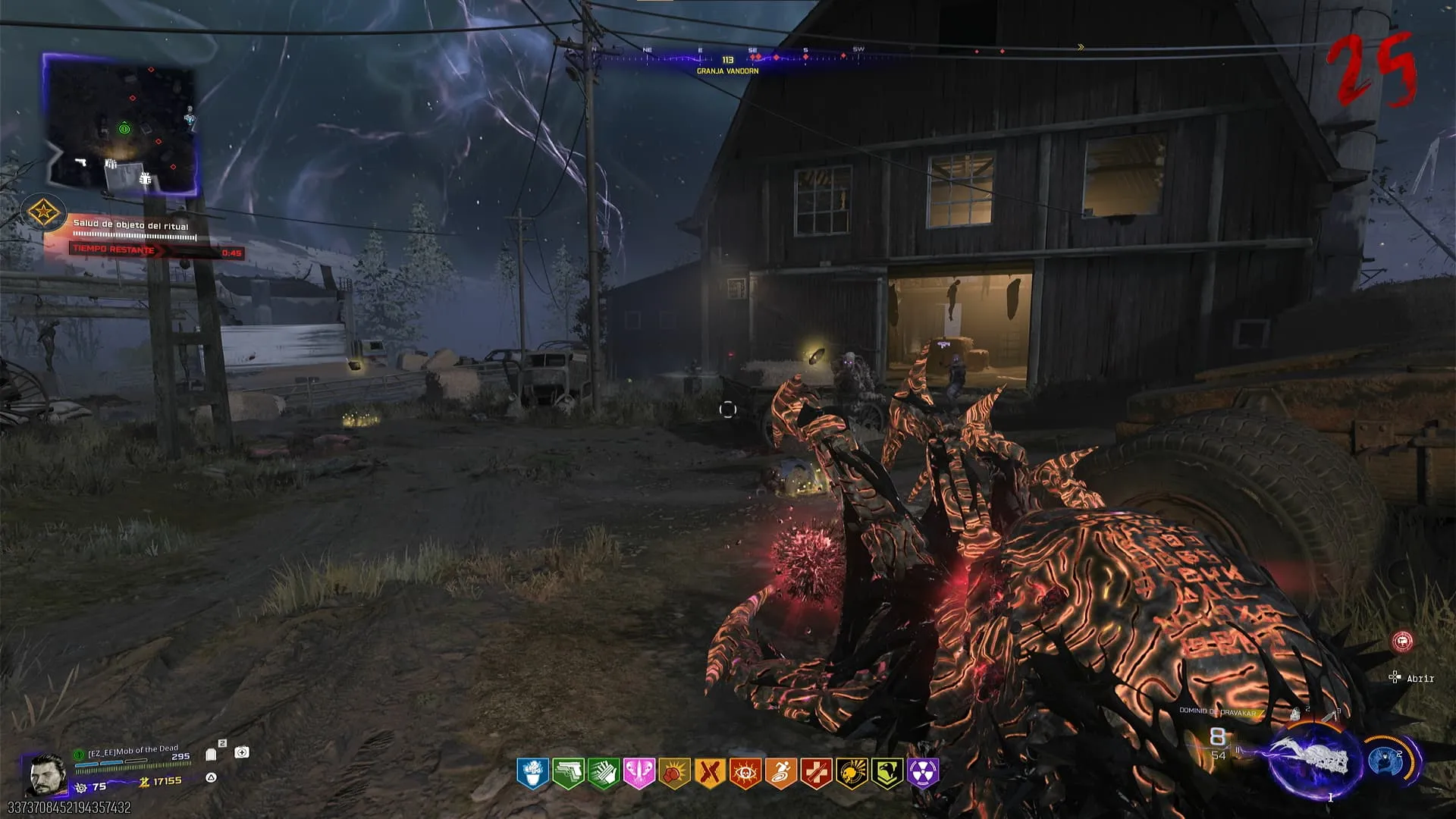The image size is (1456, 819).
Task: Click the blue flaming cup perk icon
Action: 532,773
